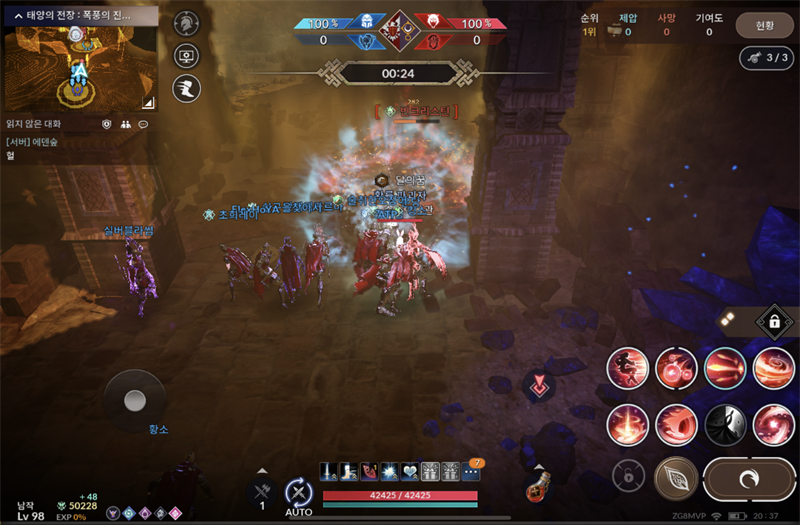This screenshot has width=800, height=525.
Task: Cast the teal-ringed flame streak skill
Action: pyautogui.click(x=724, y=368)
